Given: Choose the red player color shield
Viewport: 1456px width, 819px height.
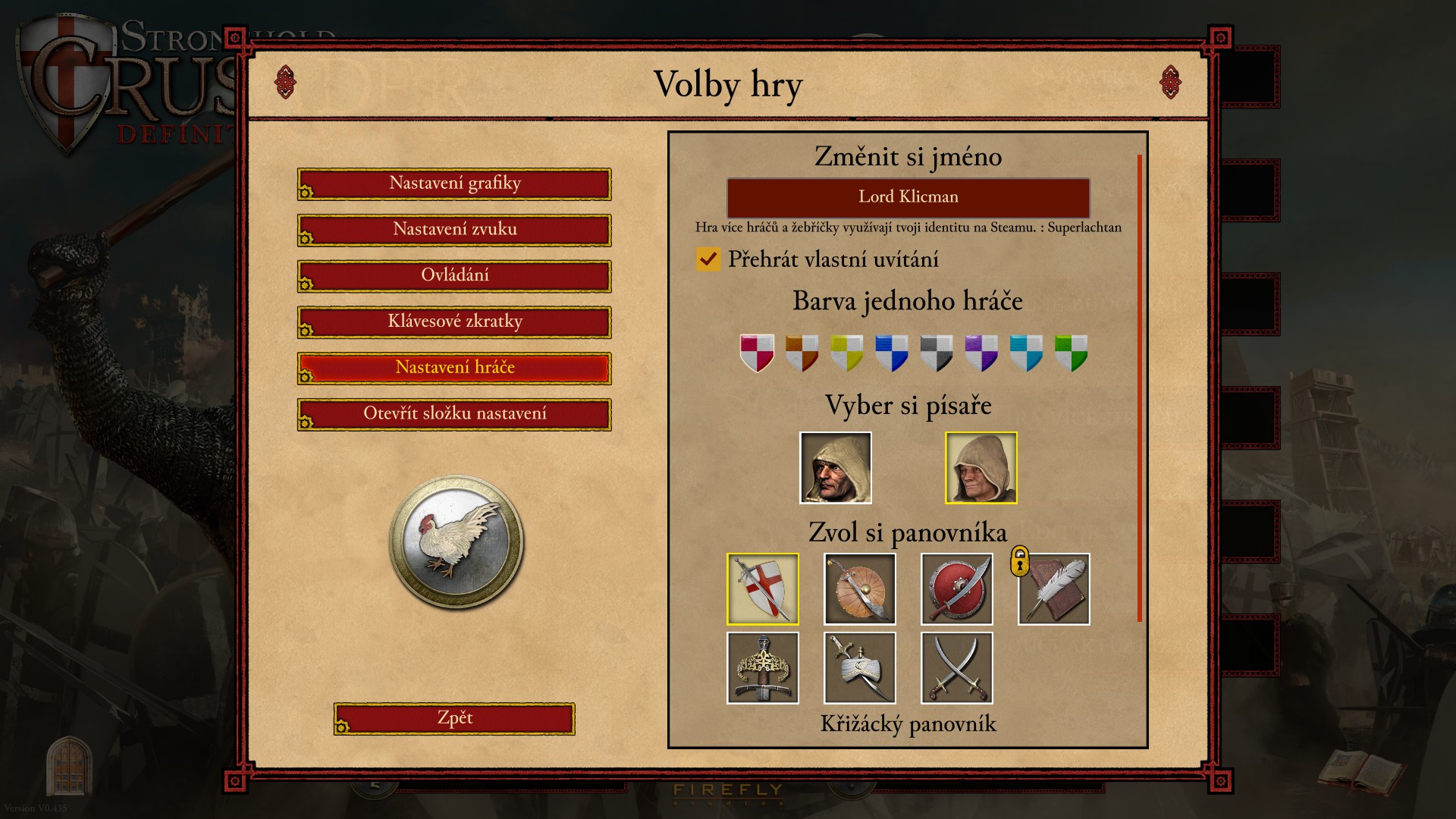Looking at the screenshot, I should (757, 353).
